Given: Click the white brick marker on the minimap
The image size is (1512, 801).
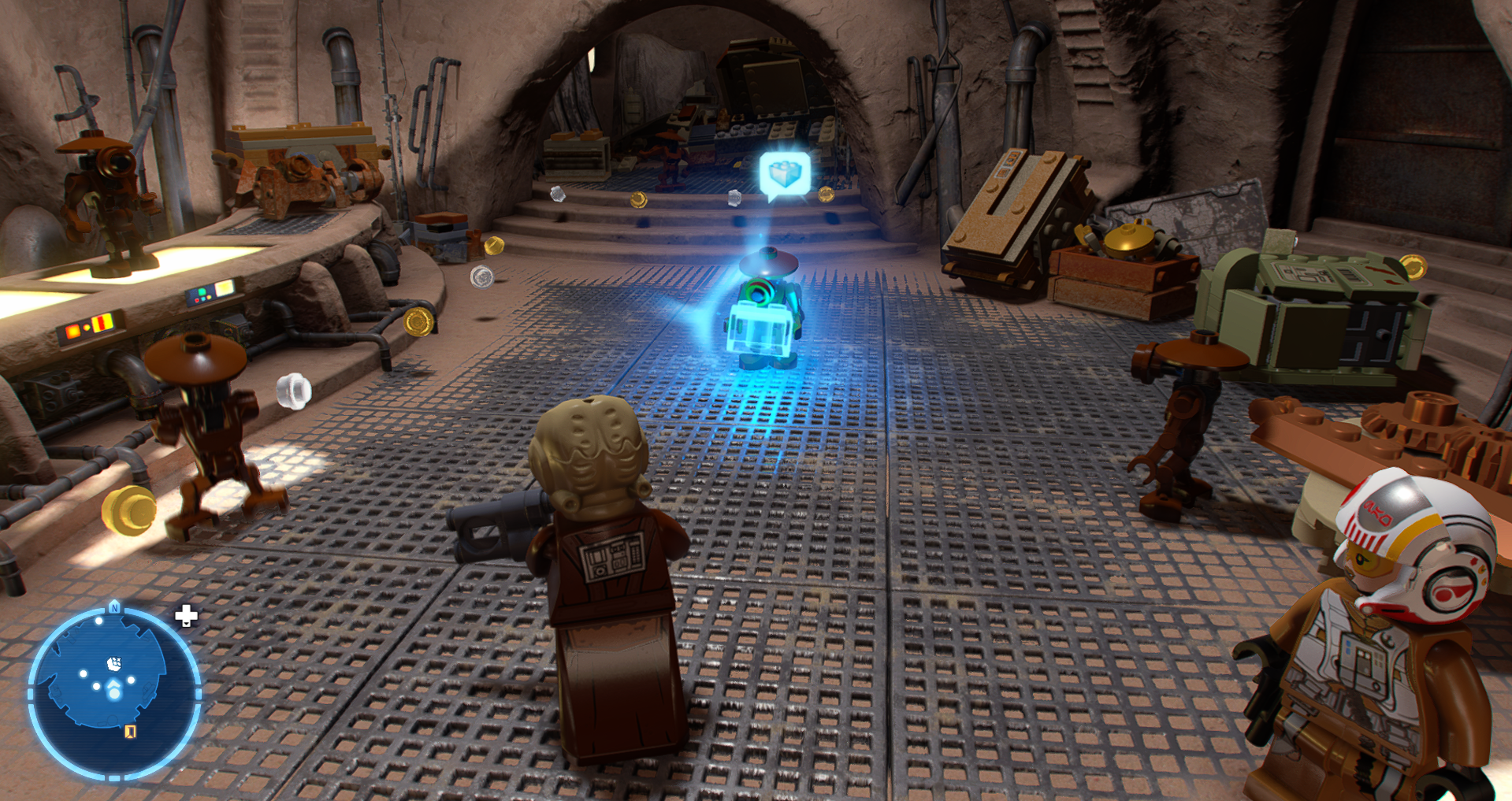Looking at the screenshot, I should [114, 664].
